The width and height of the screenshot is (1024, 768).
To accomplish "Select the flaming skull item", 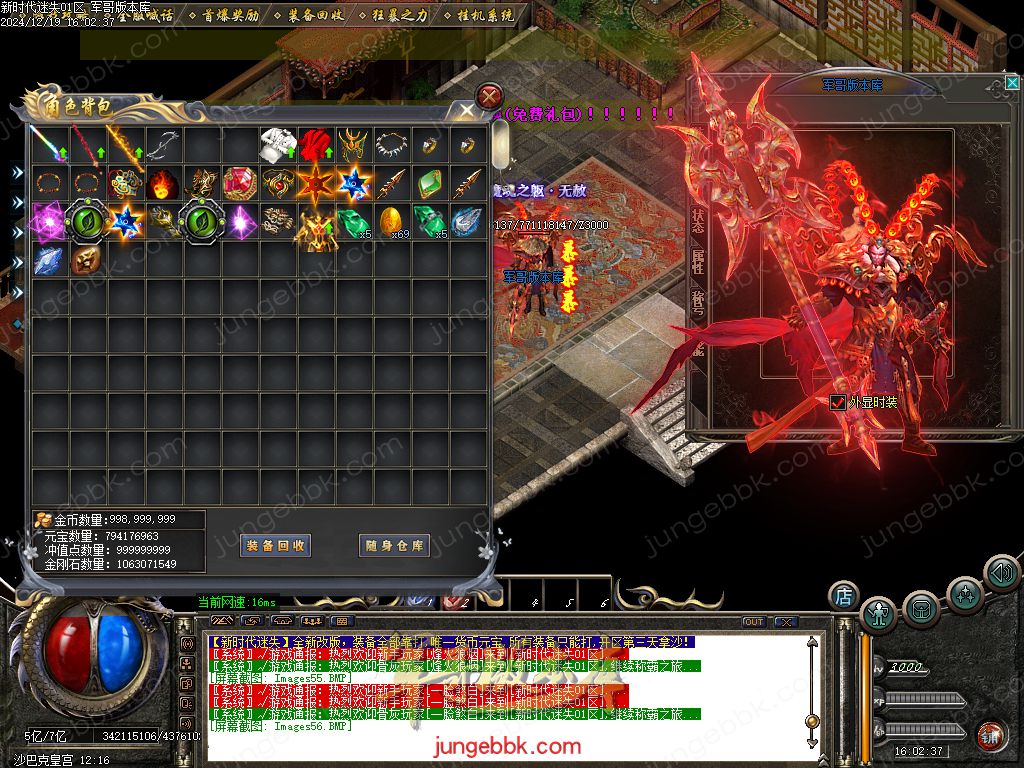I will (162, 184).
